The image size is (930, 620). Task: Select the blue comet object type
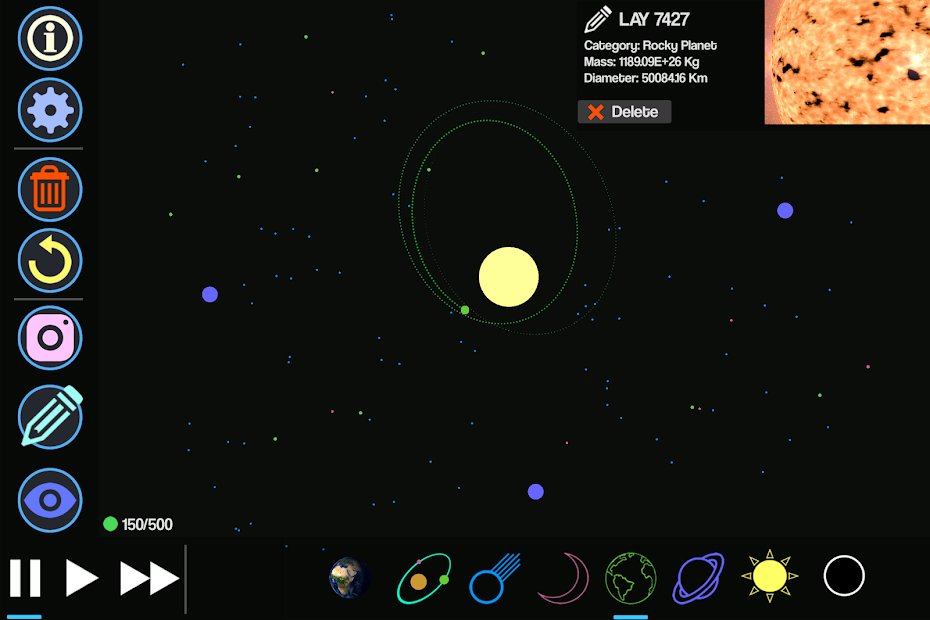coord(491,578)
